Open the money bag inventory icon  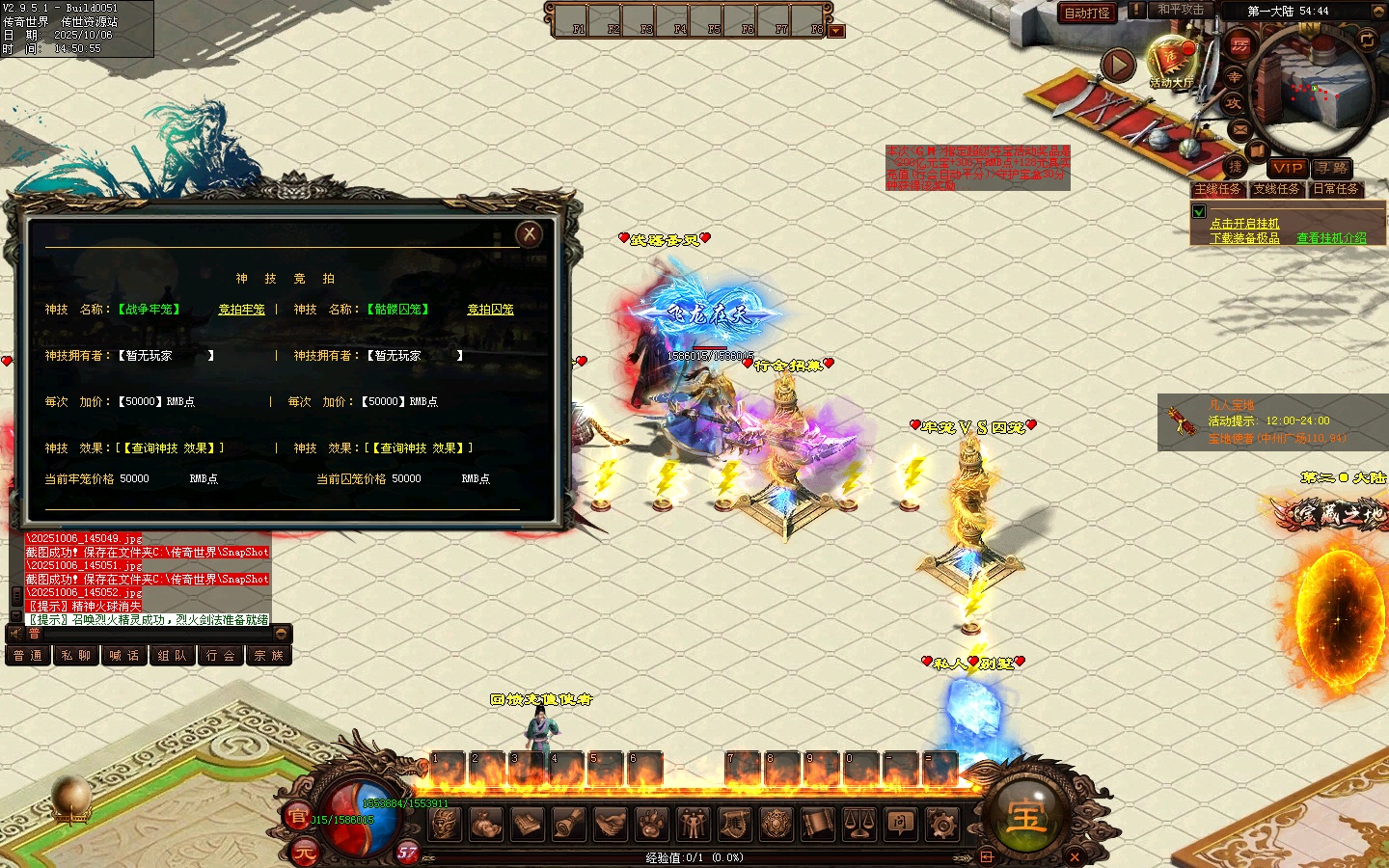pyautogui.click(x=486, y=824)
